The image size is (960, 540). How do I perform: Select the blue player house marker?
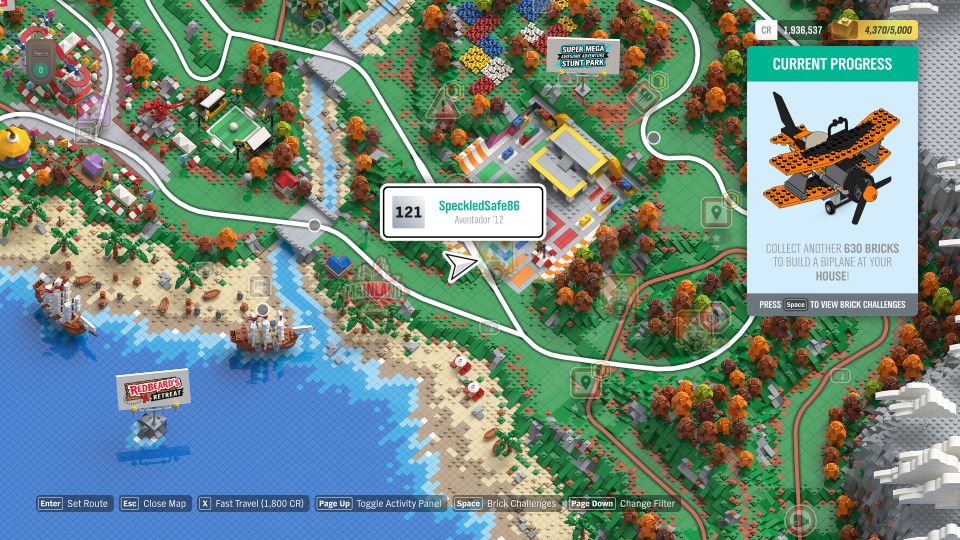point(339,265)
